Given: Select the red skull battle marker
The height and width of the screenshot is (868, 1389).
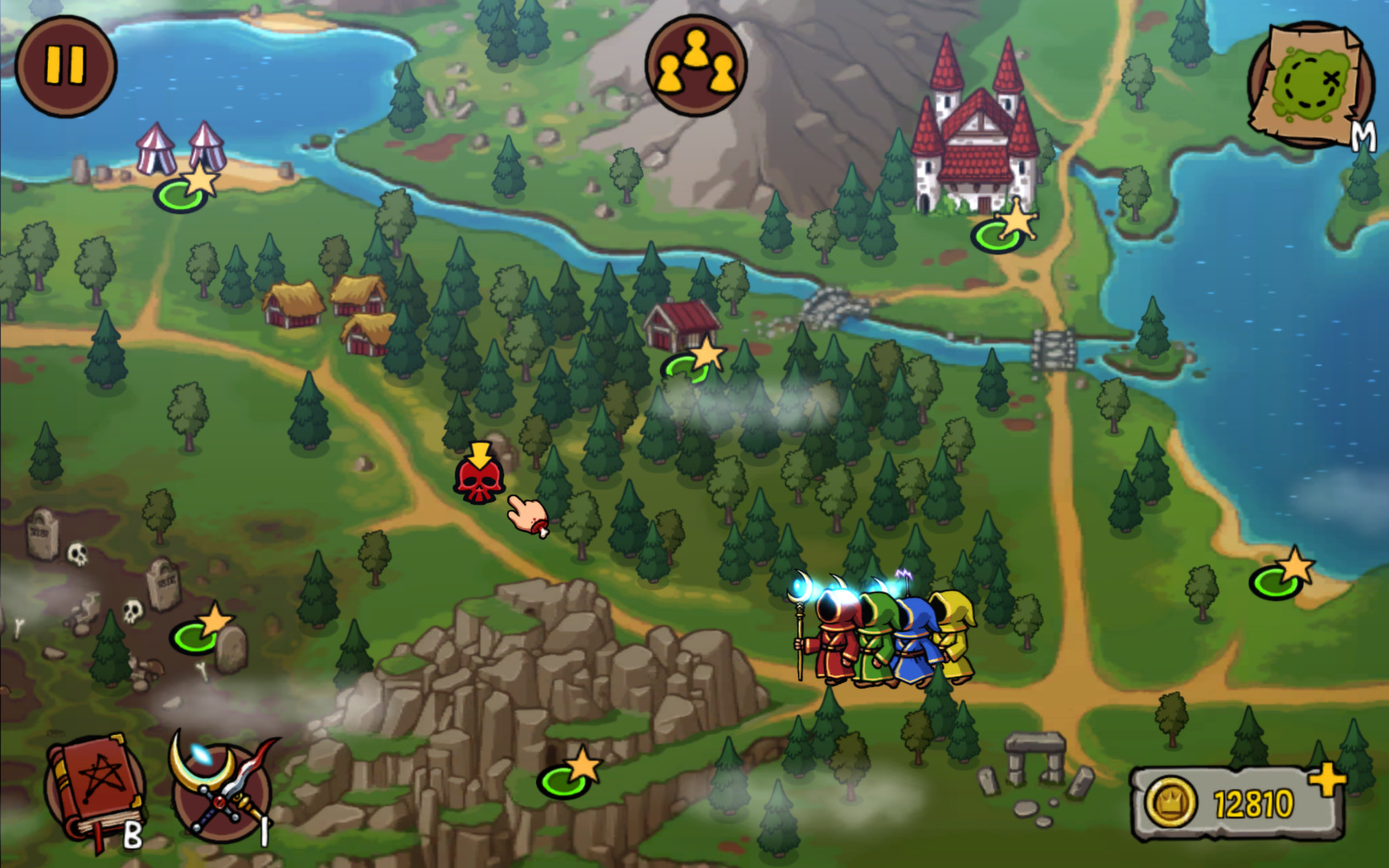Looking at the screenshot, I should coord(481,481).
